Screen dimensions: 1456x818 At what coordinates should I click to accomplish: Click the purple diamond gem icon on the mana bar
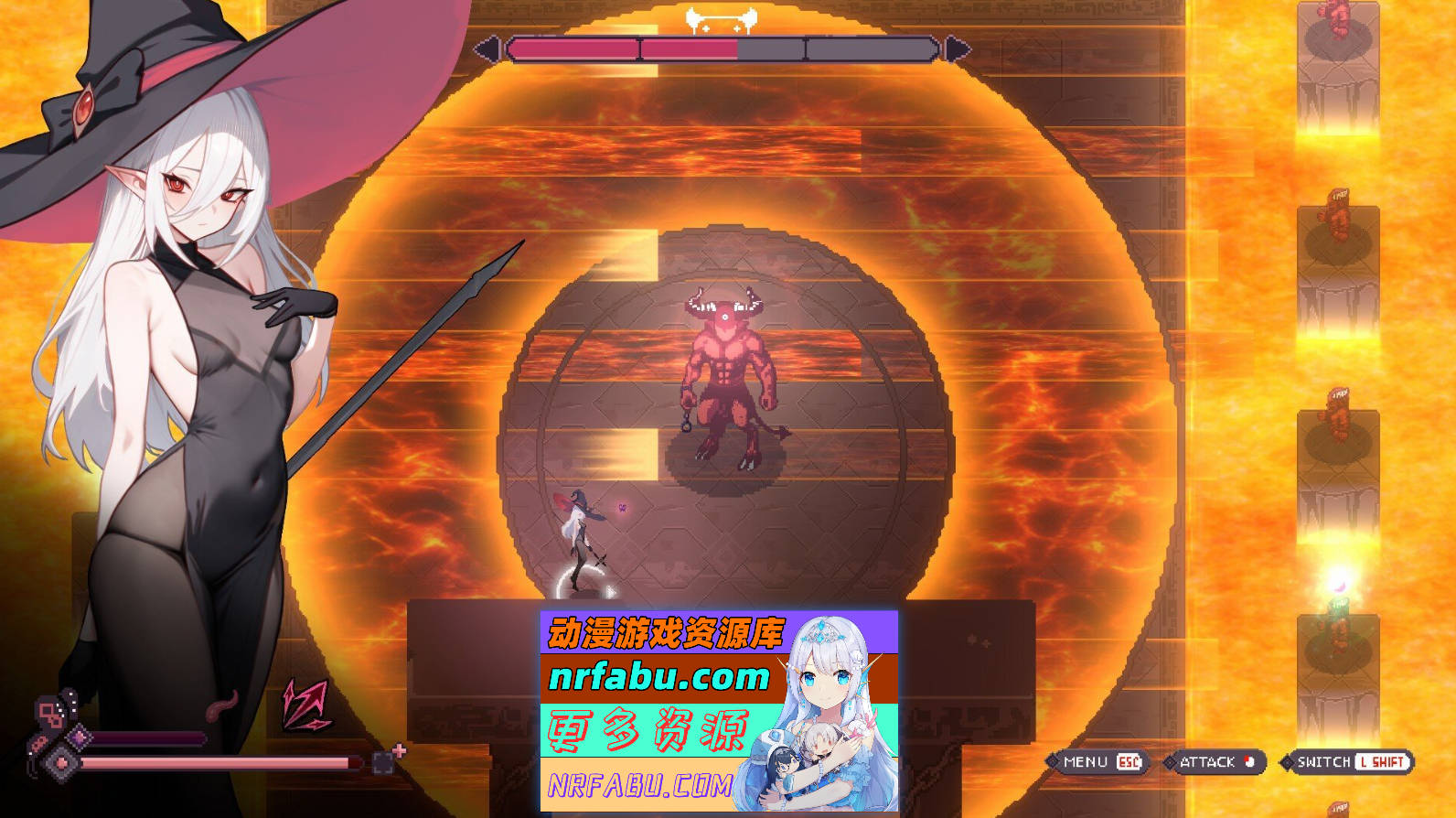(80, 737)
